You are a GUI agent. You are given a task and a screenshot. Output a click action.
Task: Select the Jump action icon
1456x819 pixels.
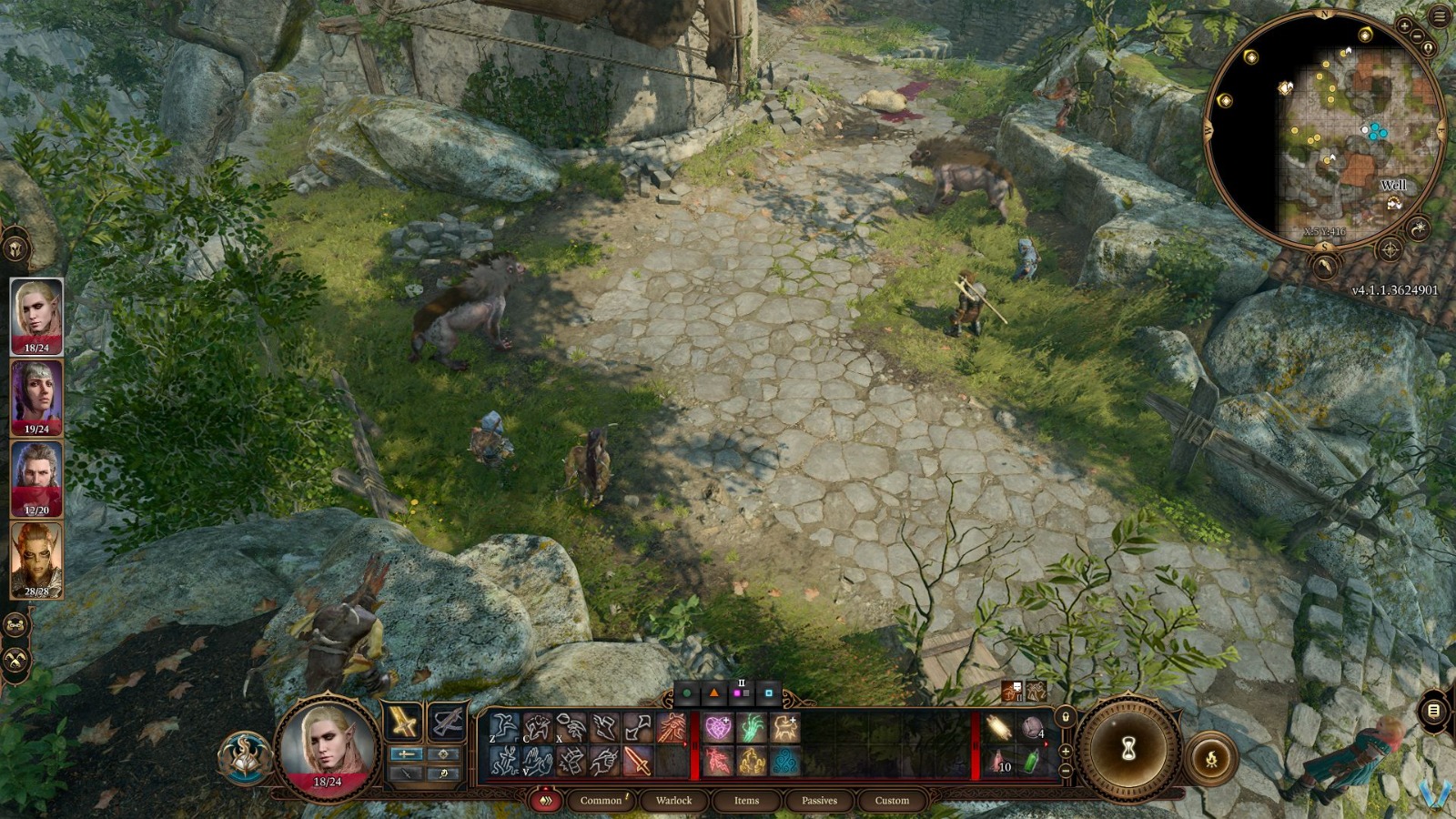503,727
